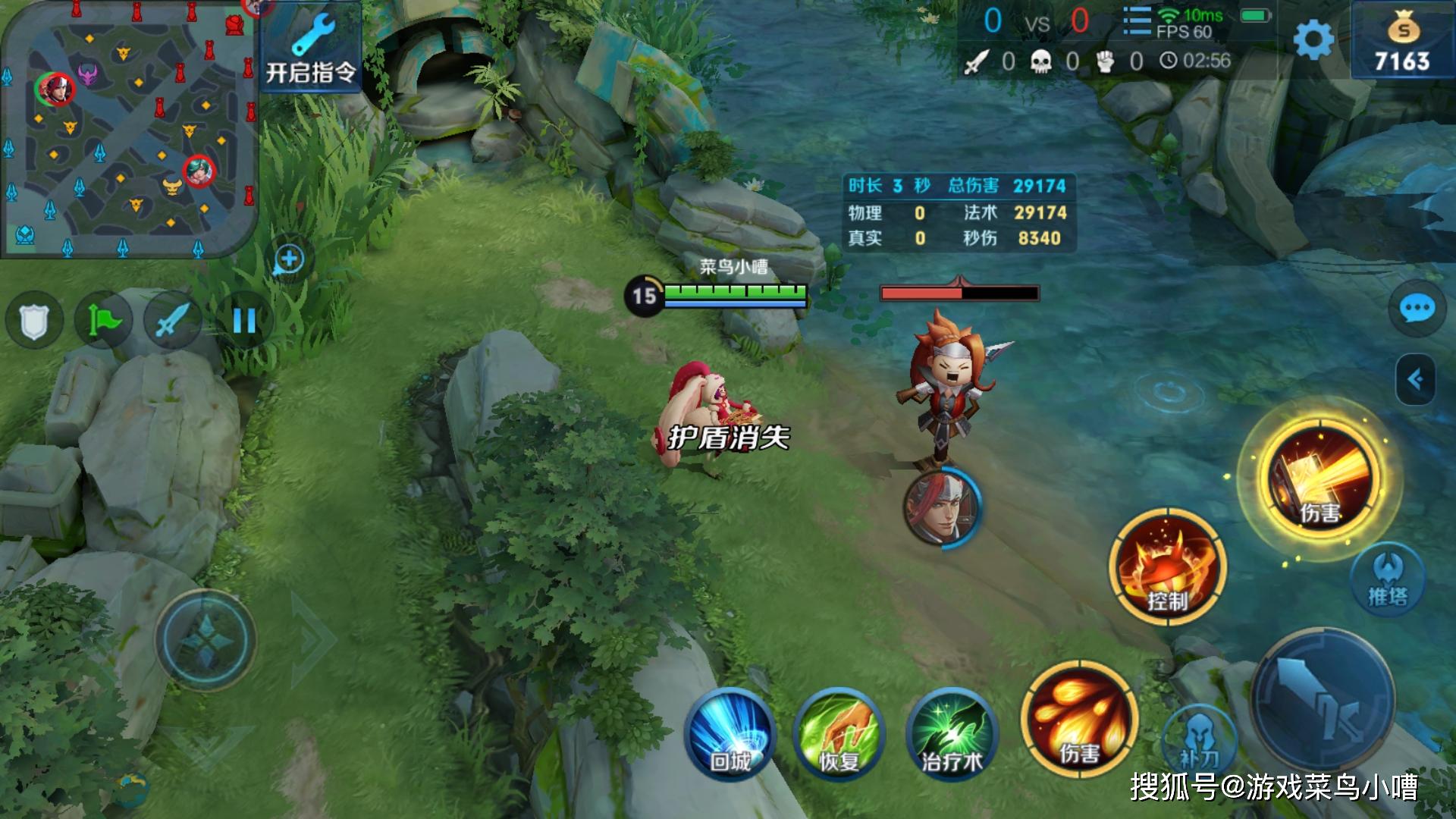Activate the fireball 伤害 skill at the bottom
Screen dimensions: 1456x819
(x=1078, y=719)
